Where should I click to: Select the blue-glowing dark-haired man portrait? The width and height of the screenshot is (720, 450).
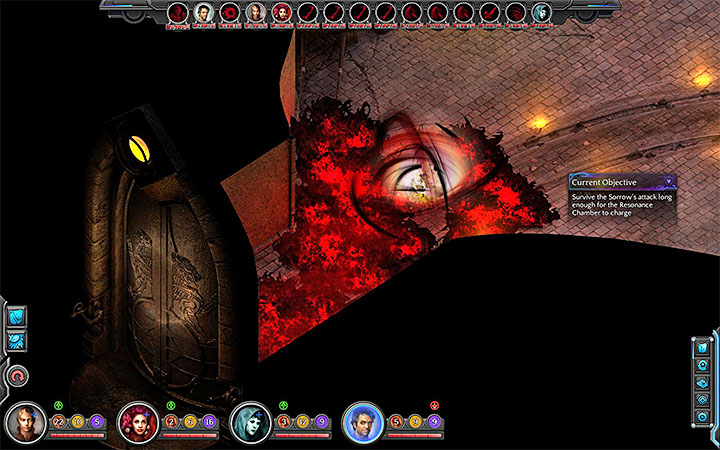(x=362, y=423)
